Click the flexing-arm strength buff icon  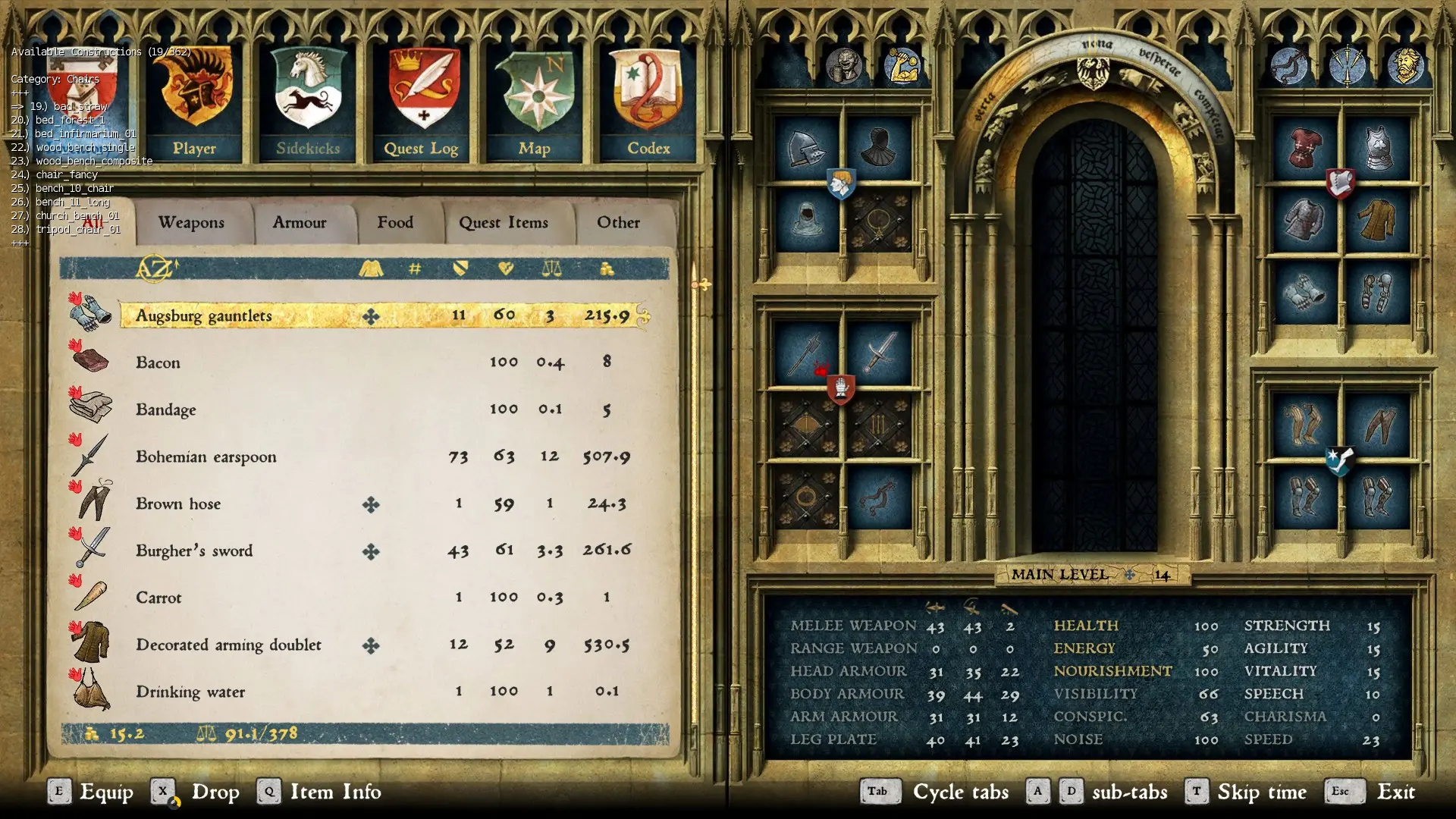point(904,64)
